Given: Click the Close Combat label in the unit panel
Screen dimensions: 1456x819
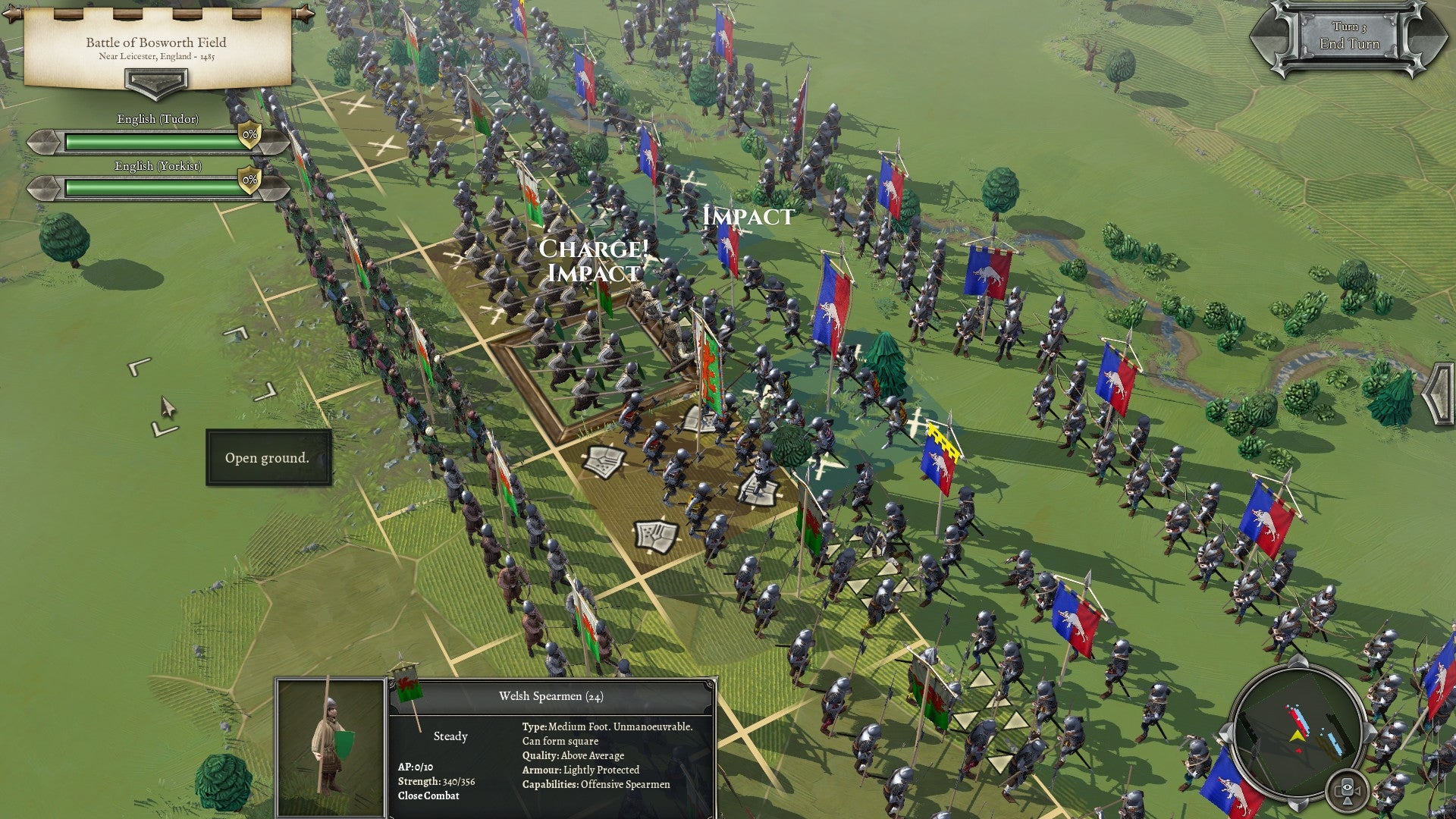Looking at the screenshot, I should [428, 796].
